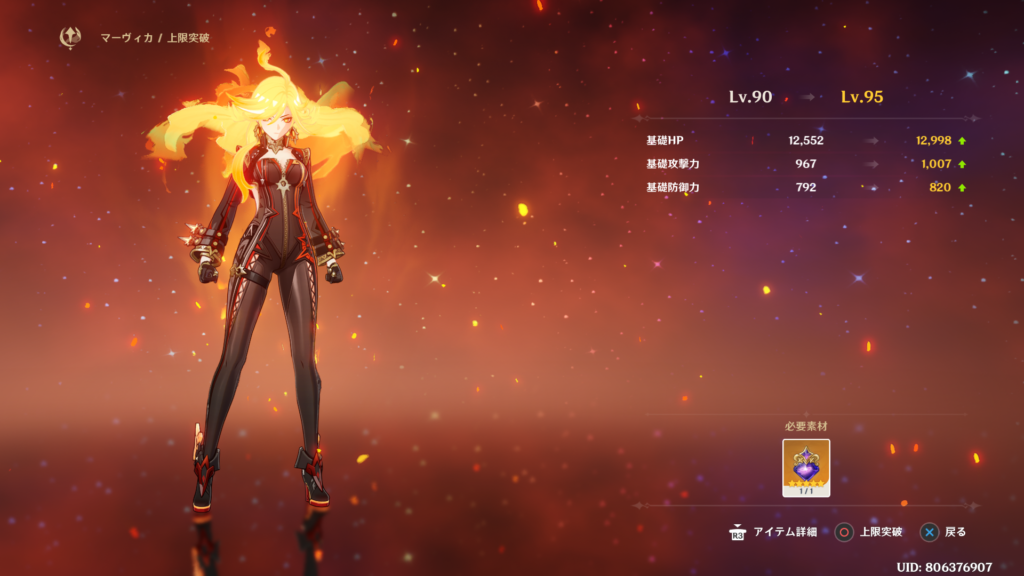This screenshot has height=576, width=1024.
Task: Select the purple ascension material slot
Action: (806, 467)
